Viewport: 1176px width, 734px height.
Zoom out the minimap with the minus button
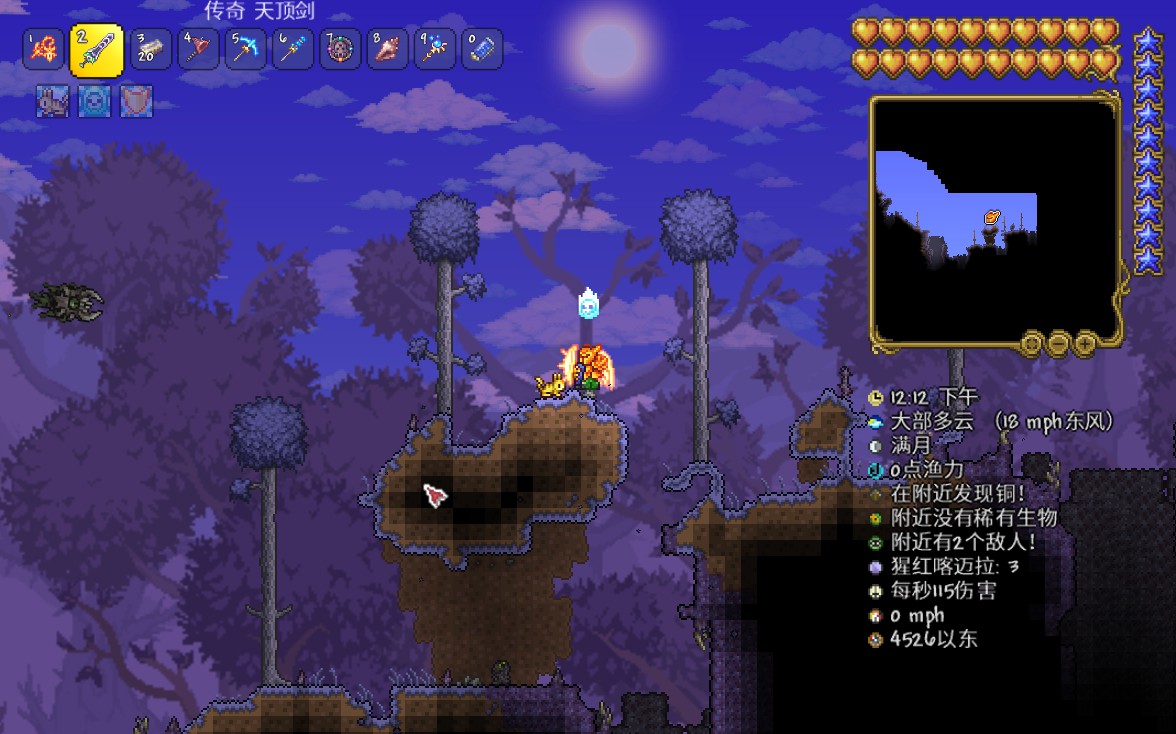pyautogui.click(x=1057, y=344)
